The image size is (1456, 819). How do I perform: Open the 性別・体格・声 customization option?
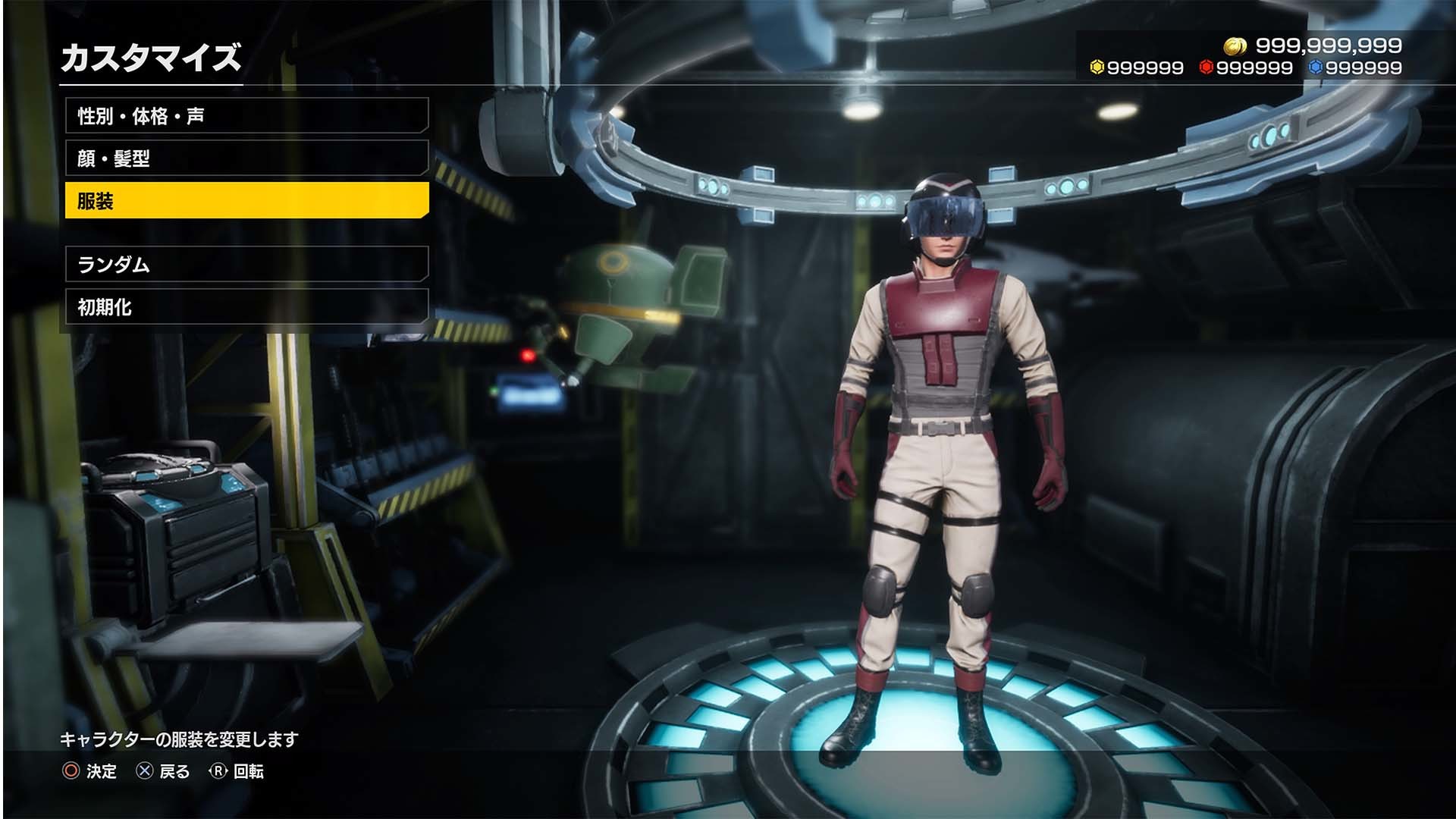point(246,116)
